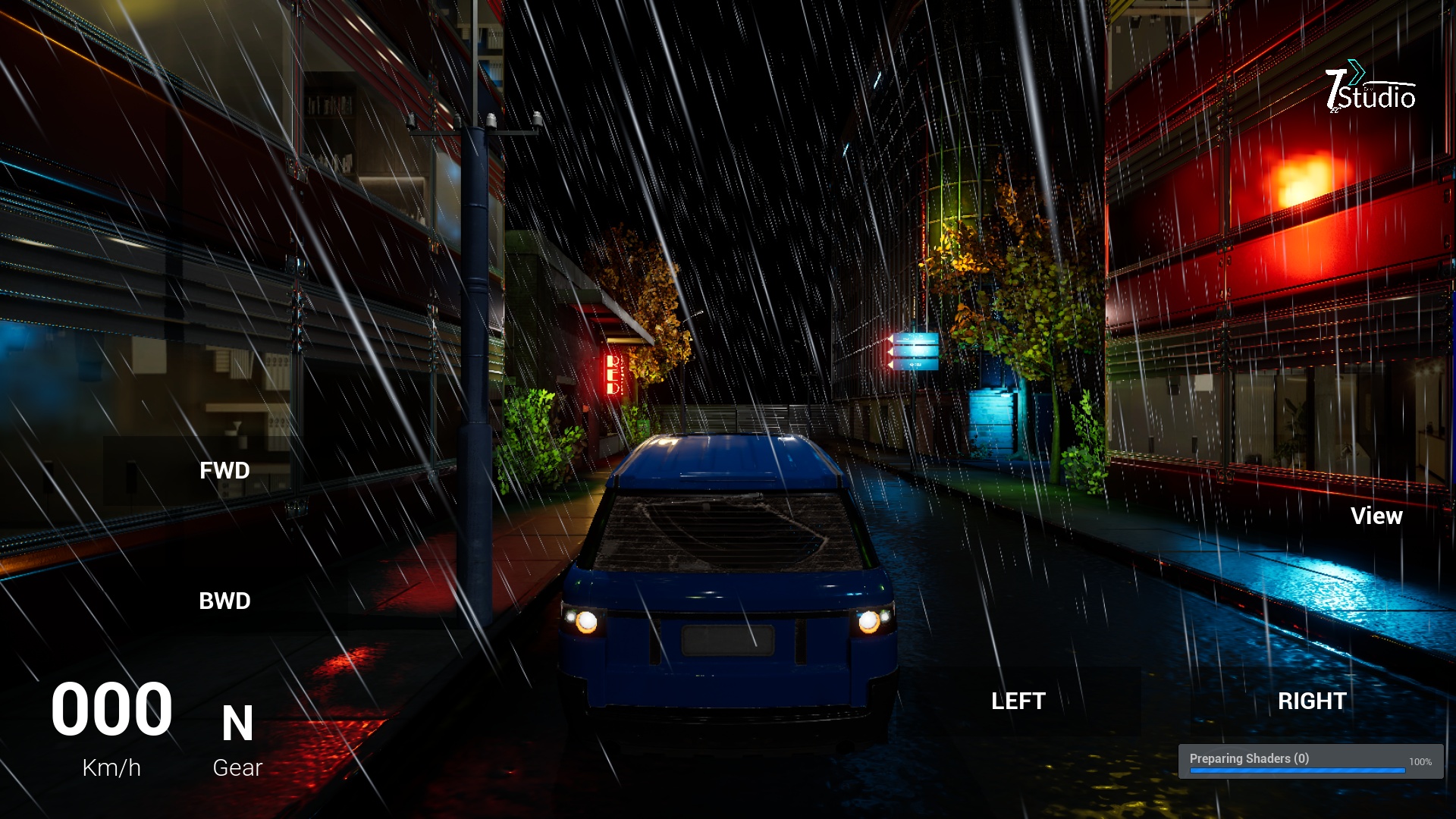Image resolution: width=1456 pixels, height=819 pixels.
Task: Open the View camera switcher
Action: [x=1377, y=516]
